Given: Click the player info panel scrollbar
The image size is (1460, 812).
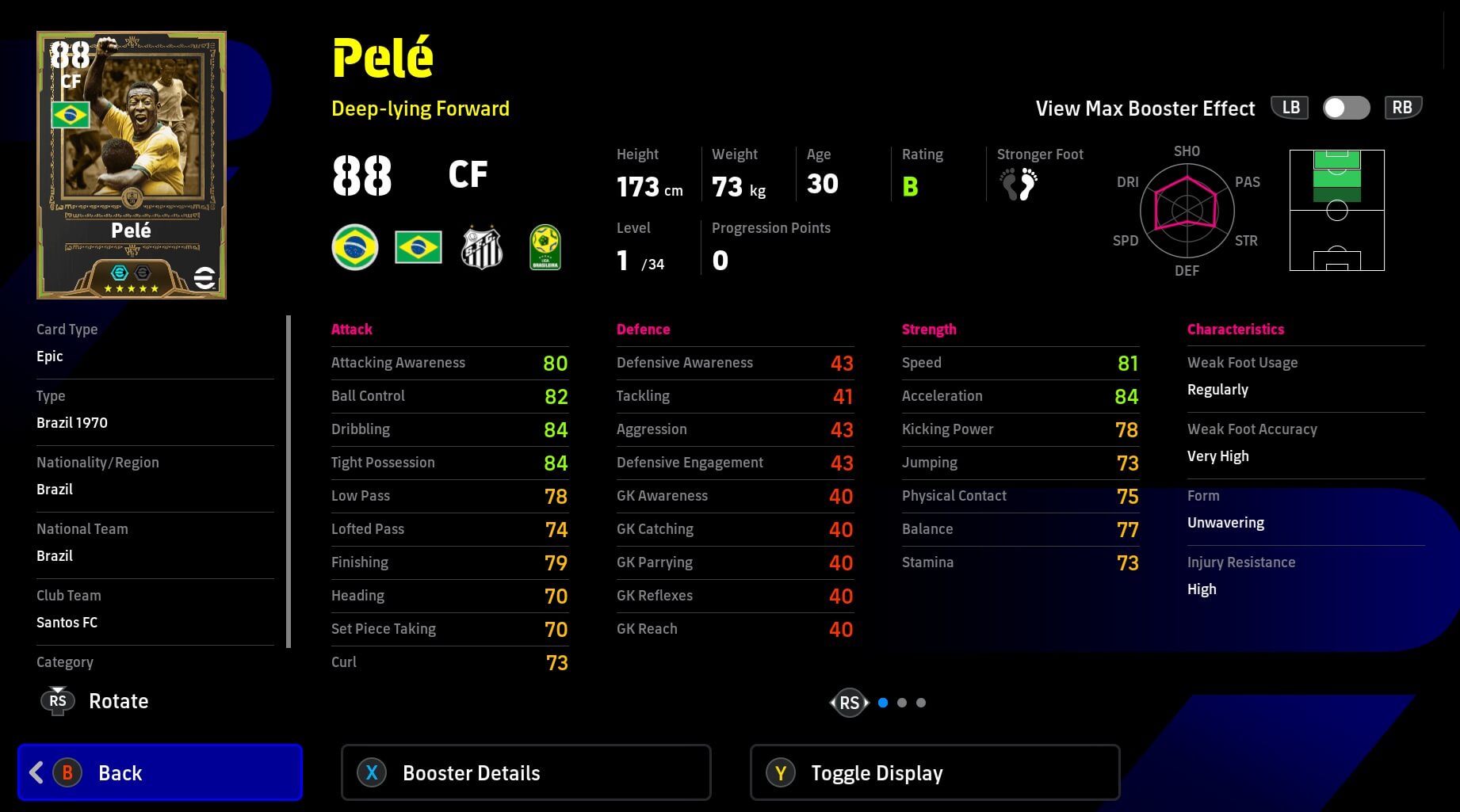Looking at the screenshot, I should pyautogui.click(x=289, y=481).
